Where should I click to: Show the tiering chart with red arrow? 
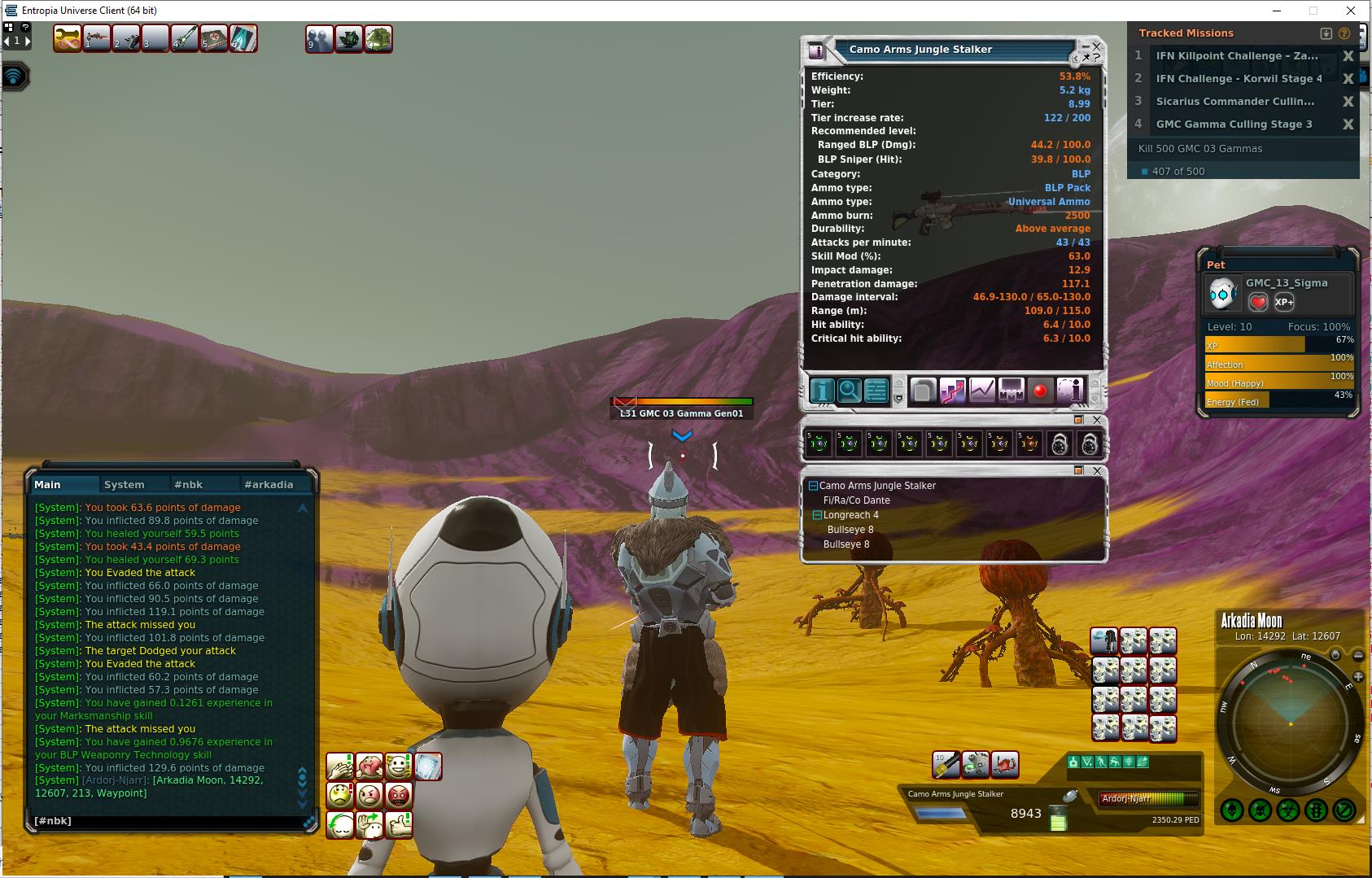pyautogui.click(x=952, y=391)
